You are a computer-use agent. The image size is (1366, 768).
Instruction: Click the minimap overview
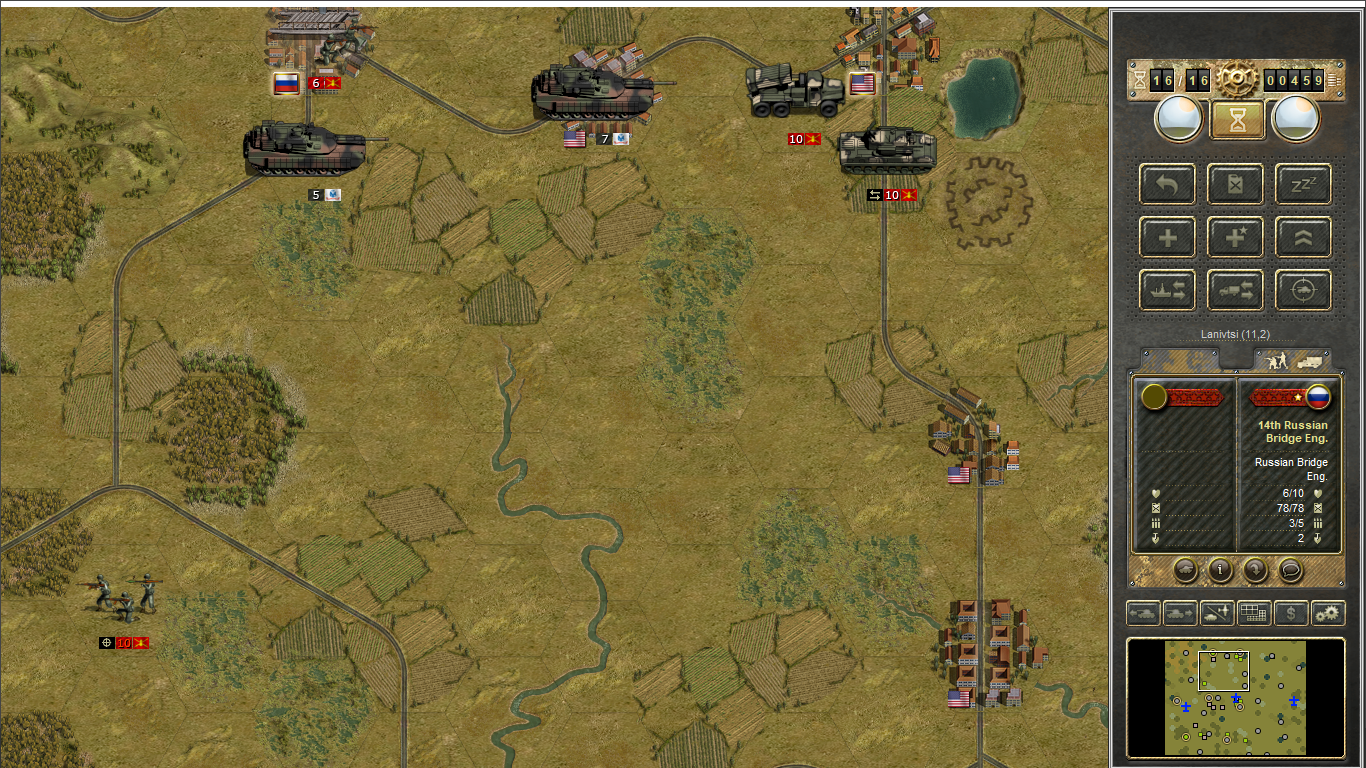pos(1235,697)
